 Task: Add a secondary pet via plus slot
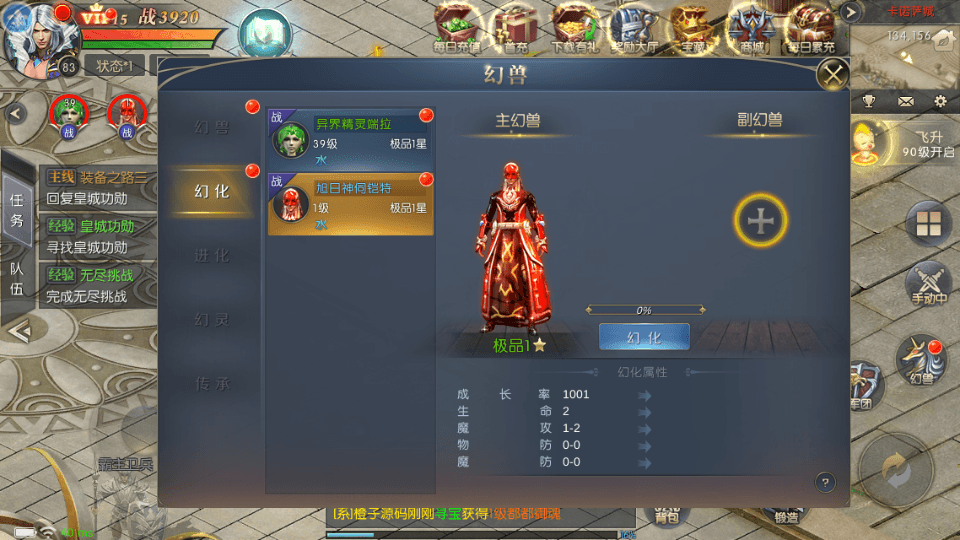click(x=761, y=221)
